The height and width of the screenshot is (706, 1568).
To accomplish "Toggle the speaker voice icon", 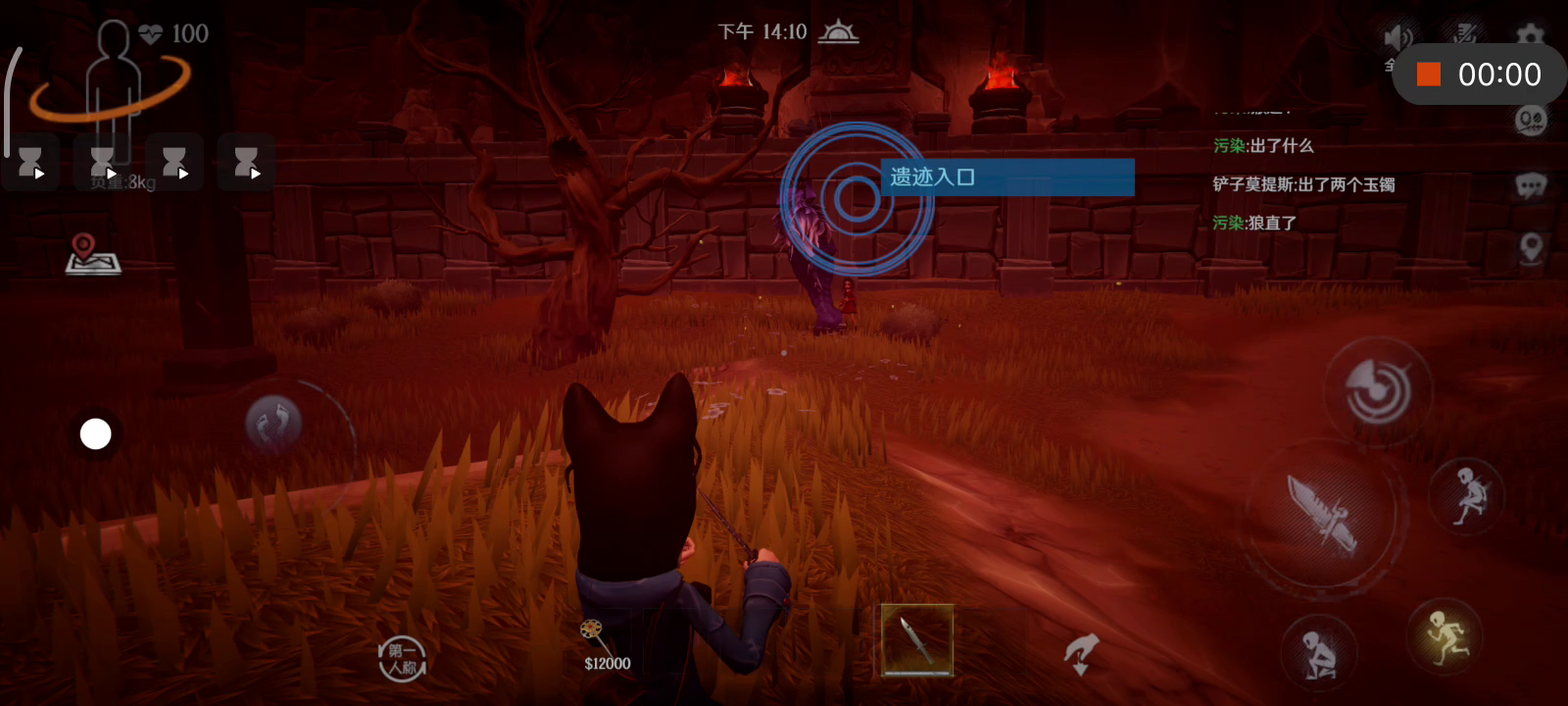I will pos(1397,38).
